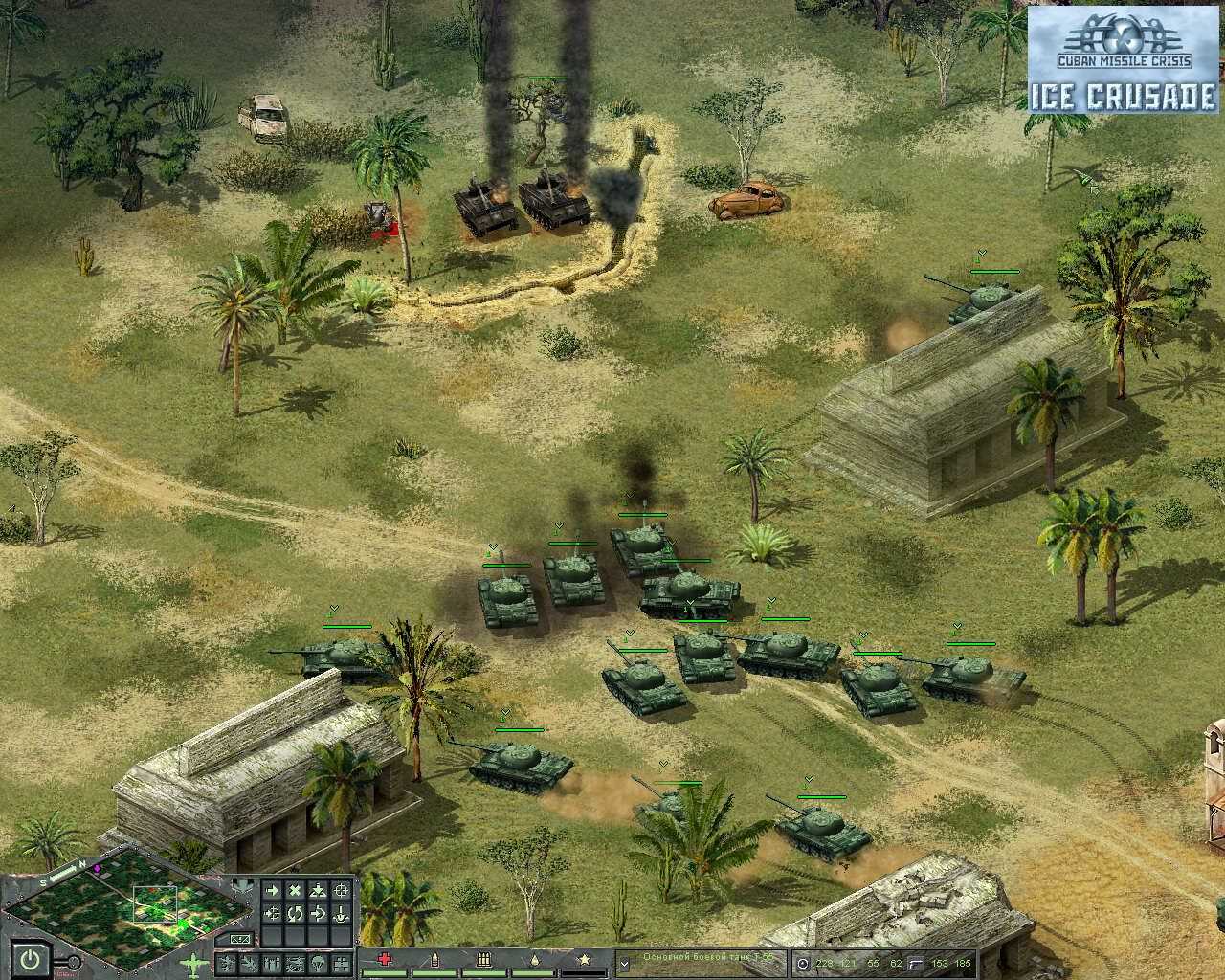
Task: Click the ammo clip resupply icon
Action: click(483, 960)
